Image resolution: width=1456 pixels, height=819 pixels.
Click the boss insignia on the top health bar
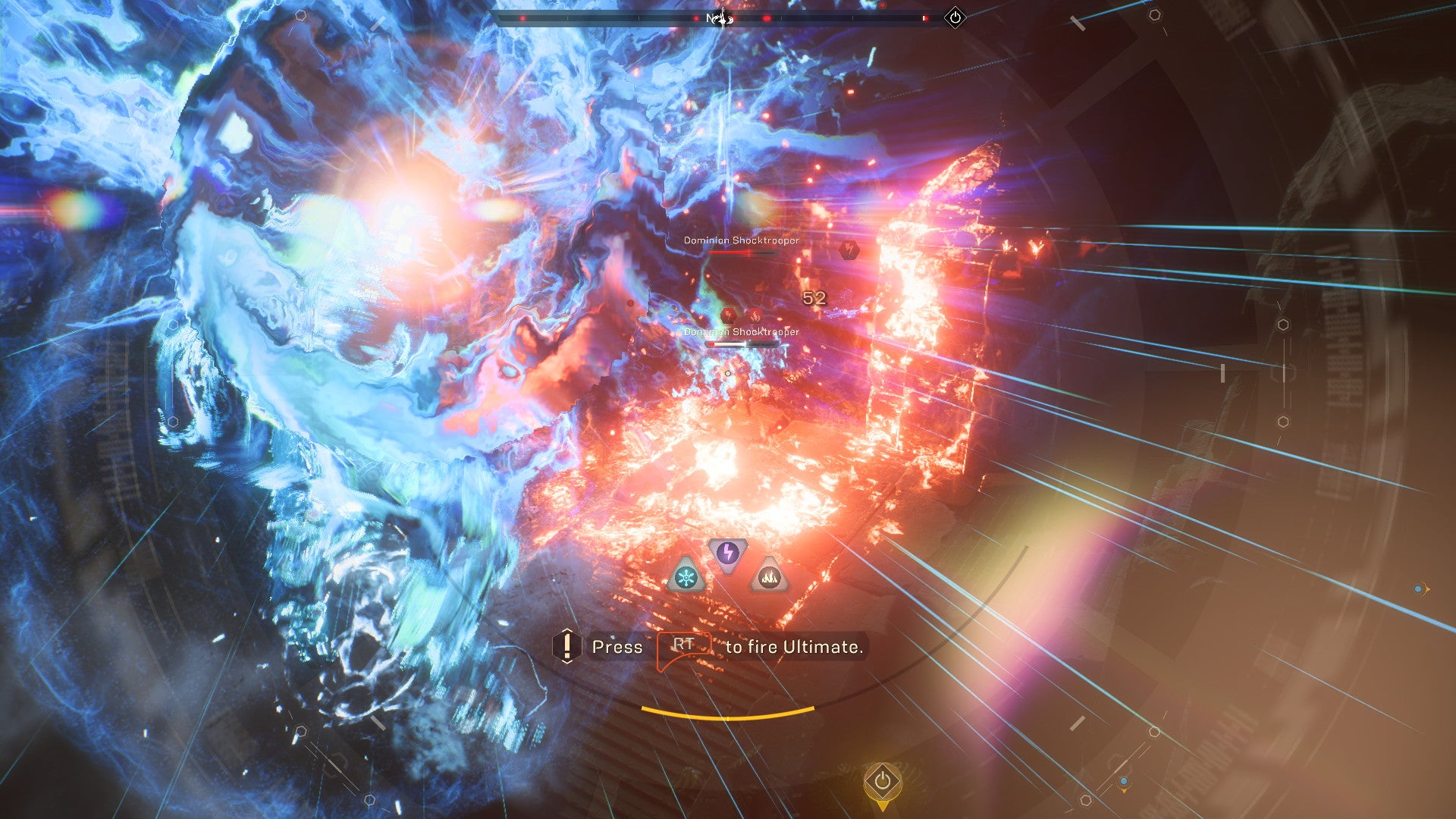pyautogui.click(x=720, y=19)
